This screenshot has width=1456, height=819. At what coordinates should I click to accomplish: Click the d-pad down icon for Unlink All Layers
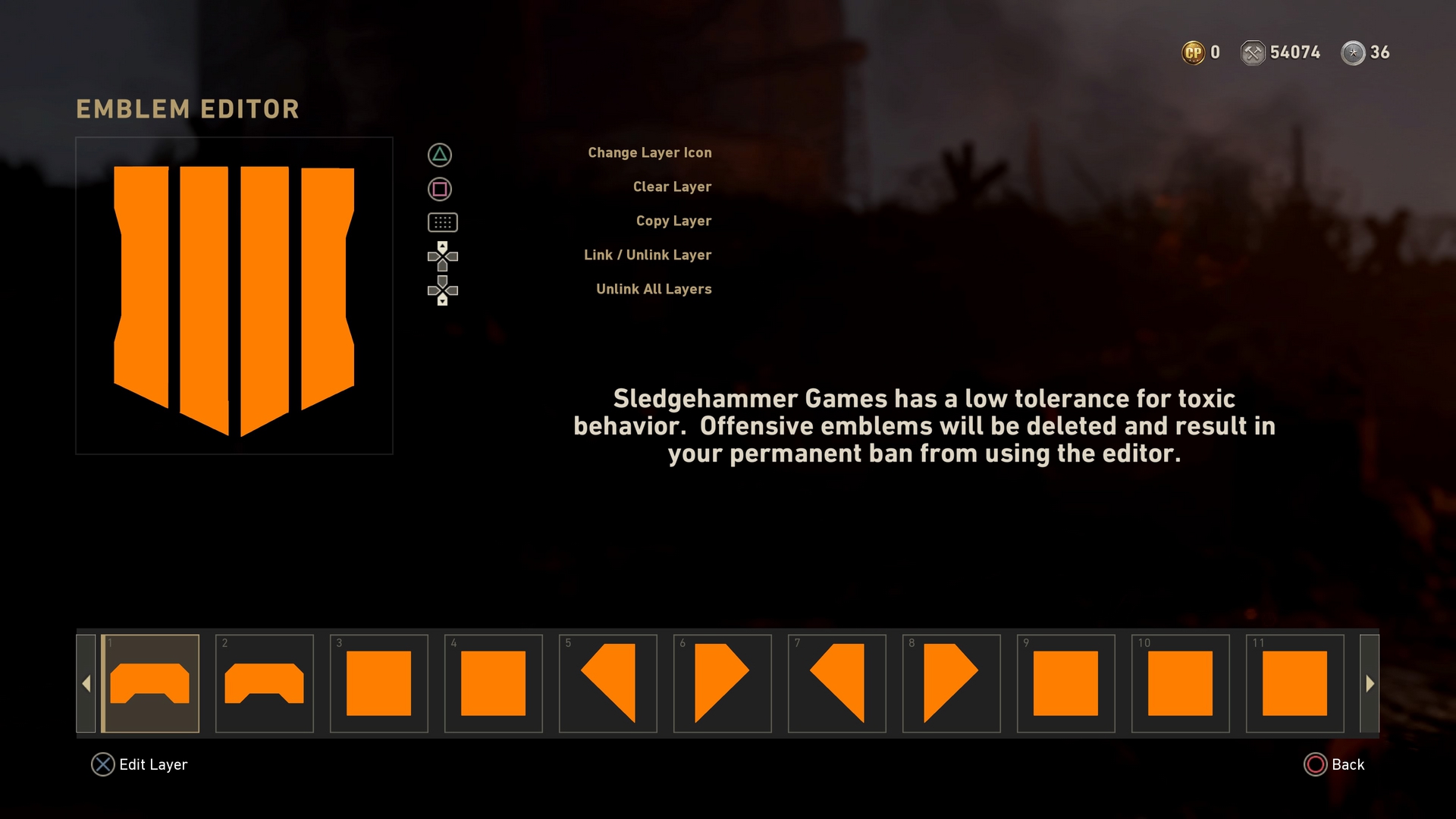[x=443, y=290]
